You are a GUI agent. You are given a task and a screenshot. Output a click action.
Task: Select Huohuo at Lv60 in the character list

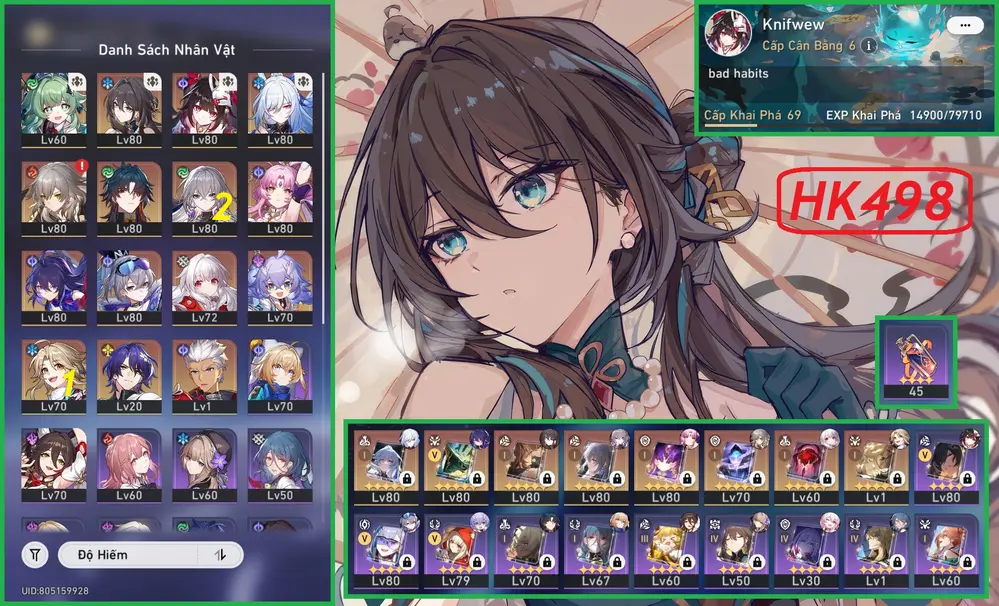click(x=53, y=104)
